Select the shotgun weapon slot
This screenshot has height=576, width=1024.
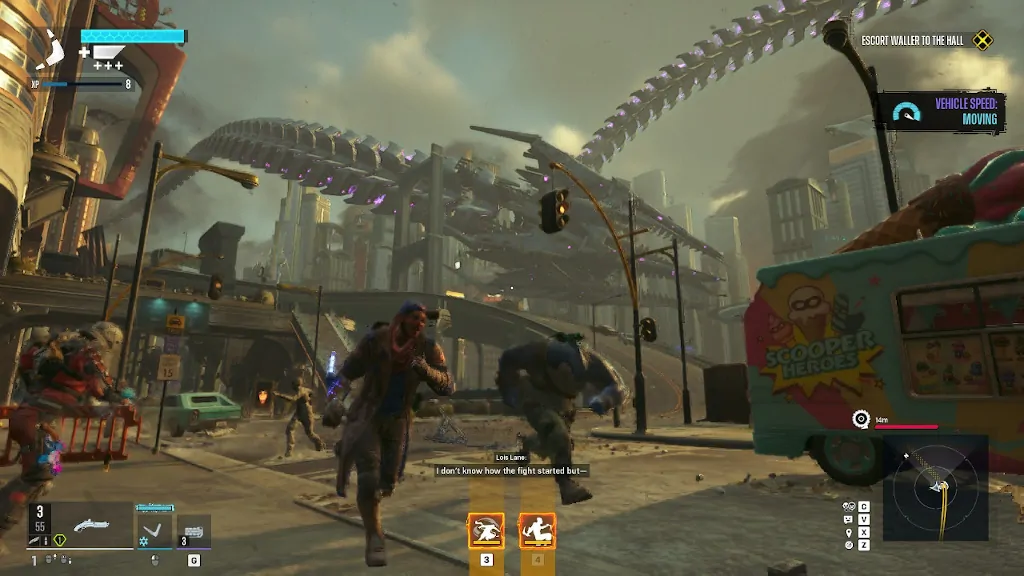pos(90,524)
